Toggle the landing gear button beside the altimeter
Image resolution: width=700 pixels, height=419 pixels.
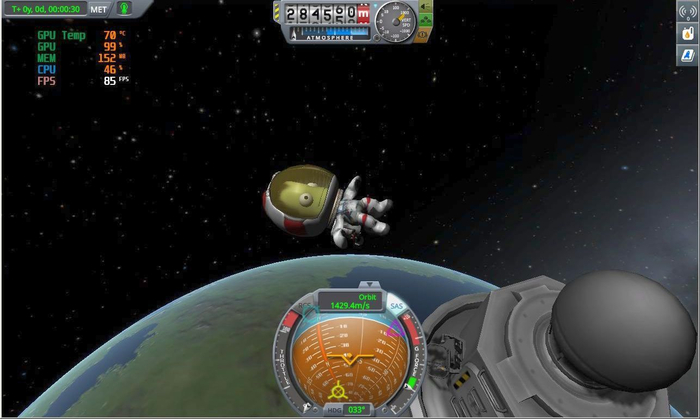[423, 19]
